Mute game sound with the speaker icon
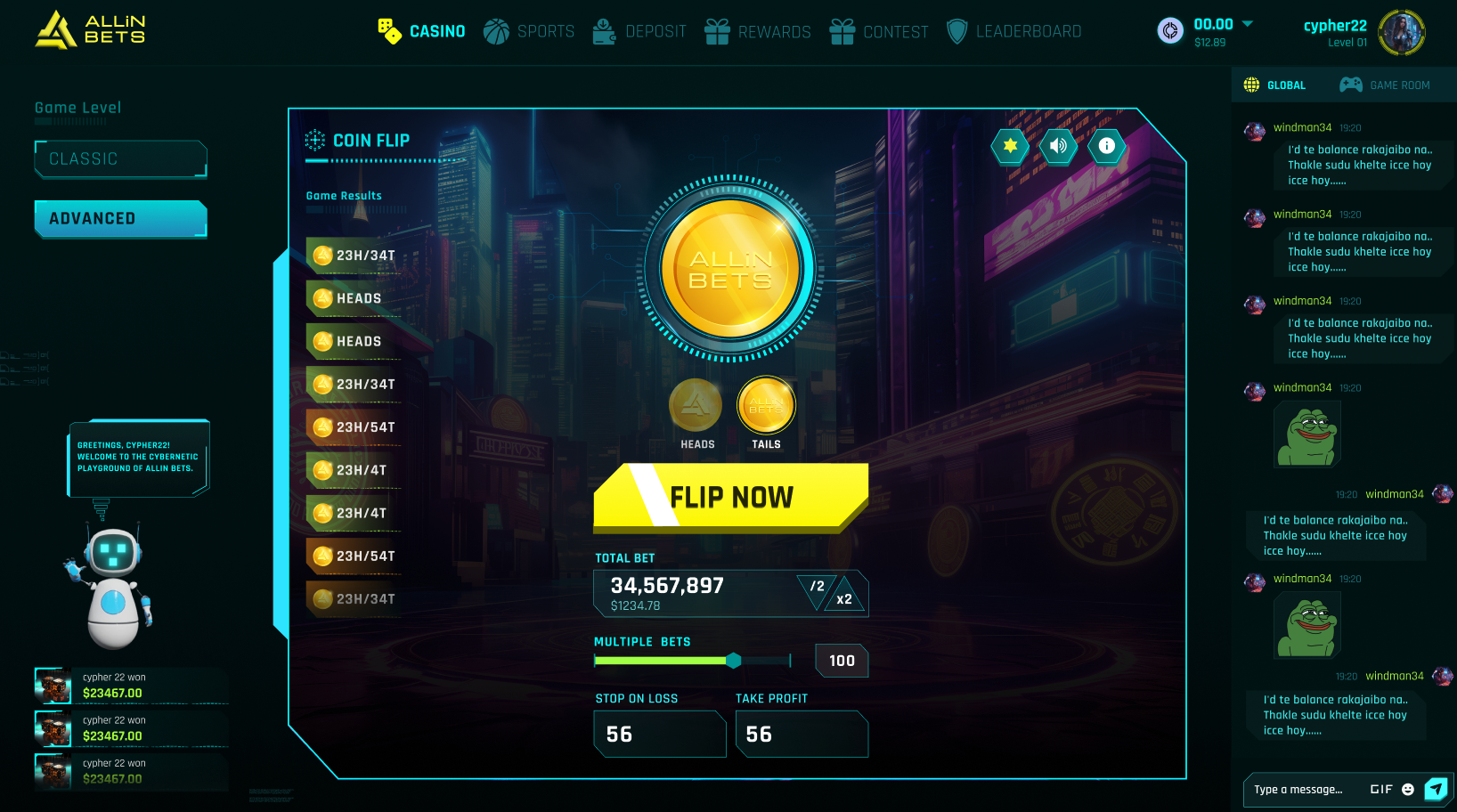 pyautogui.click(x=1058, y=147)
